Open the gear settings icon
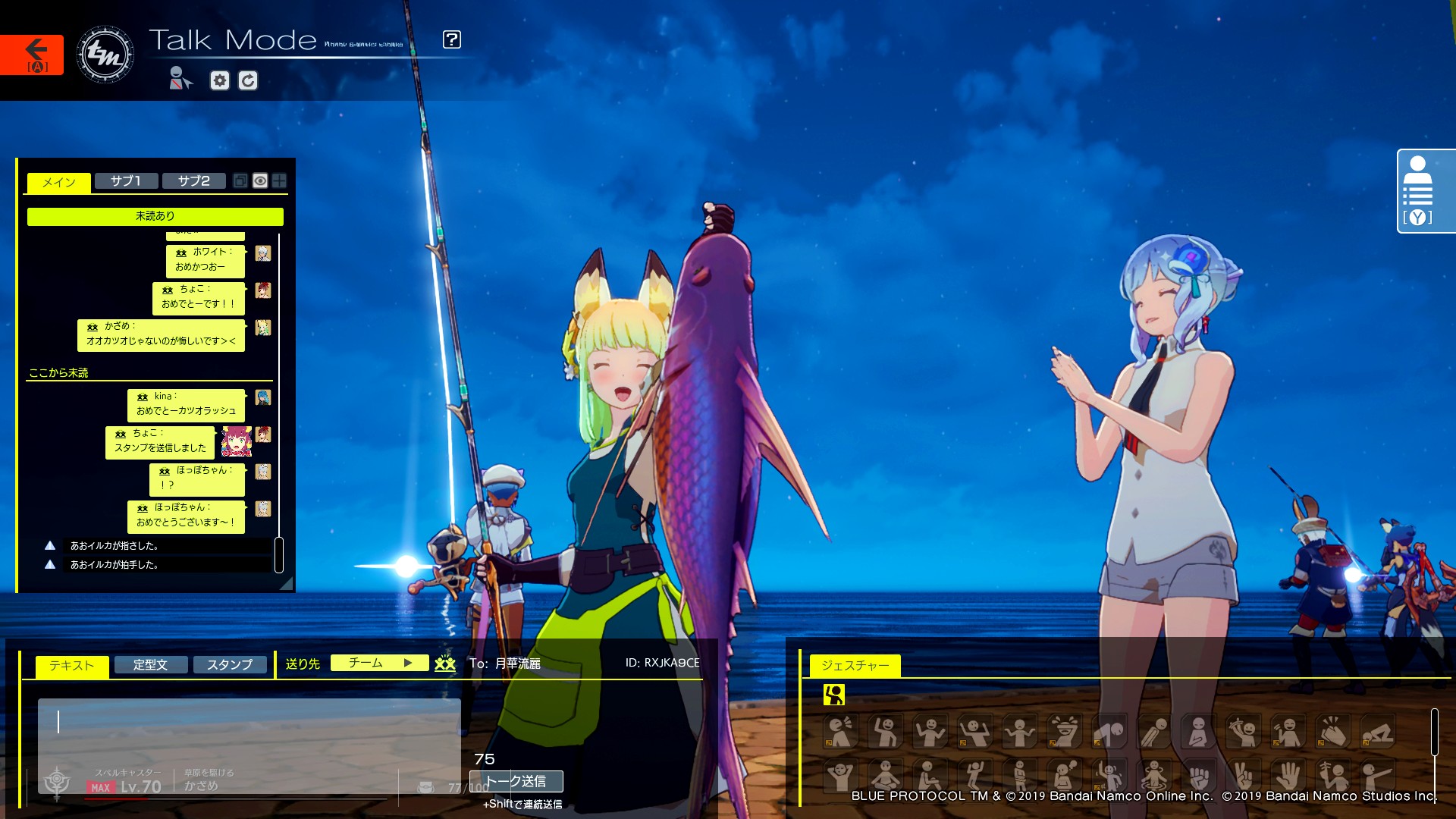Viewport: 1456px width, 819px height. [x=220, y=80]
